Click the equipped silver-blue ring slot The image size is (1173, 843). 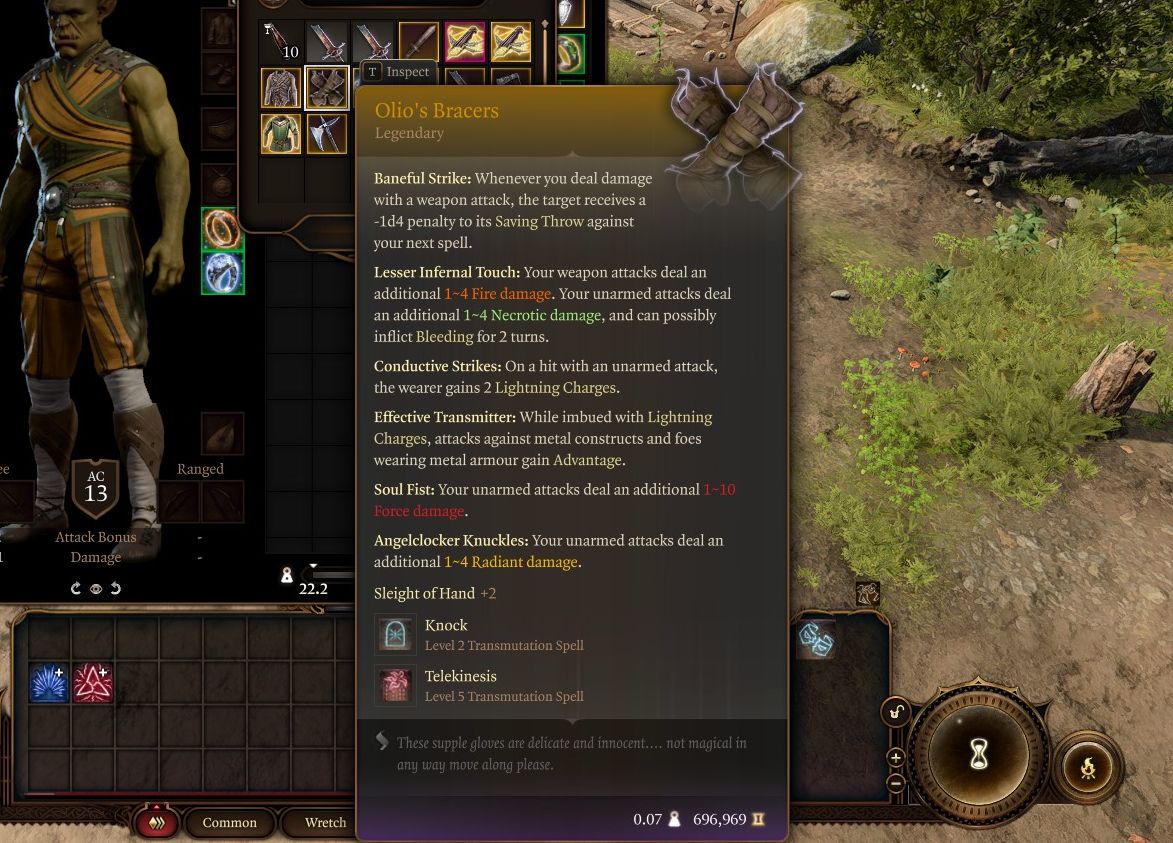click(222, 273)
